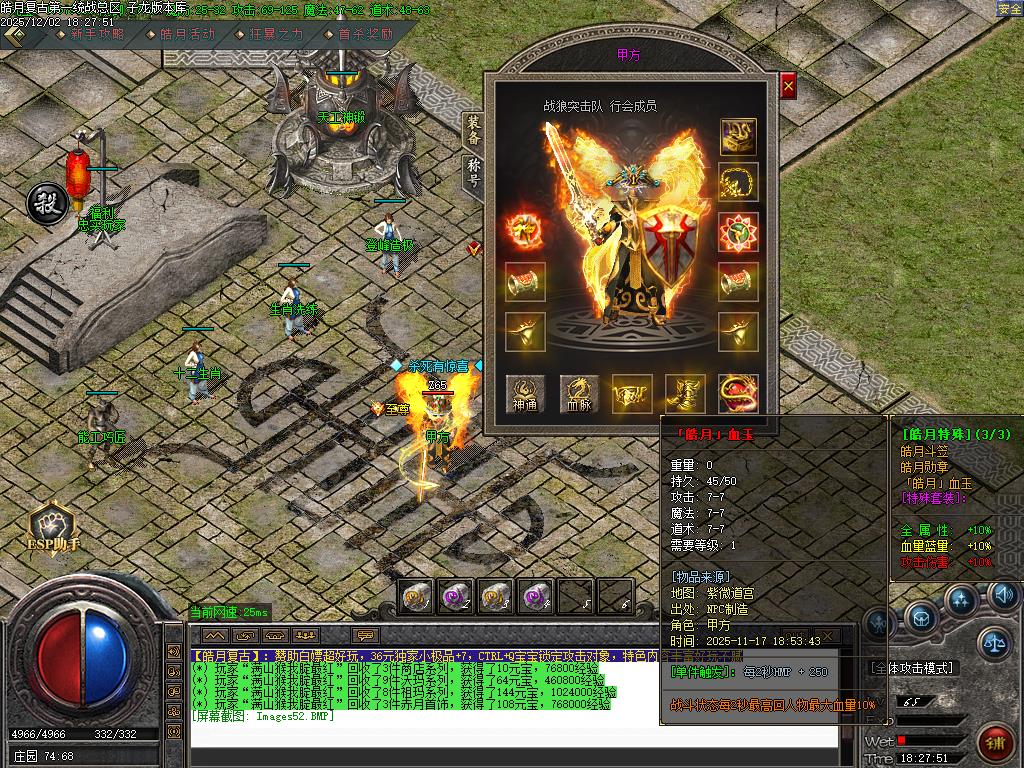Image resolution: width=1024 pixels, height=768 pixels.
Task: Click the round 殺 button
Action: (x=47, y=202)
